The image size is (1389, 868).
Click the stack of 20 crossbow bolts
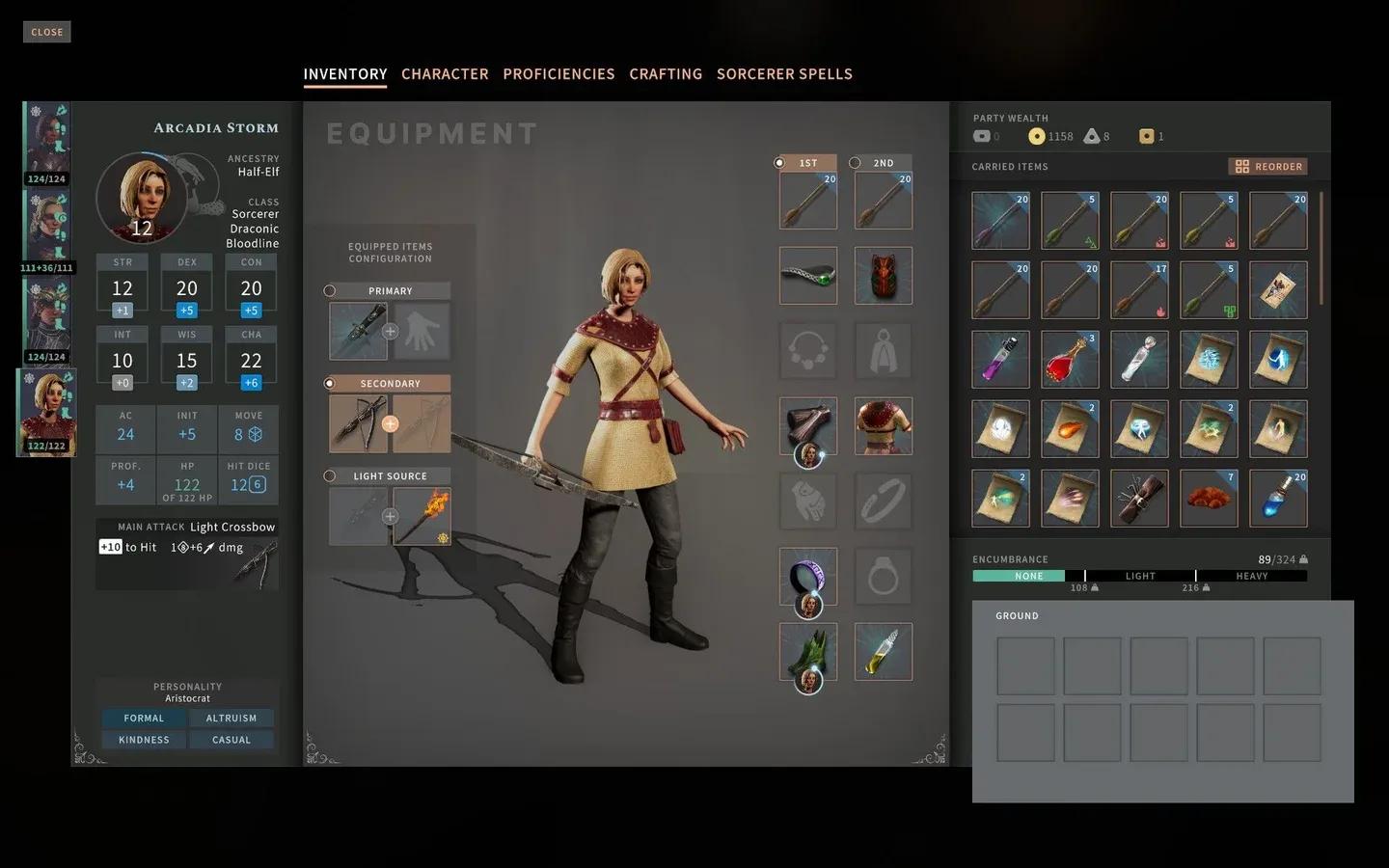pos(807,200)
